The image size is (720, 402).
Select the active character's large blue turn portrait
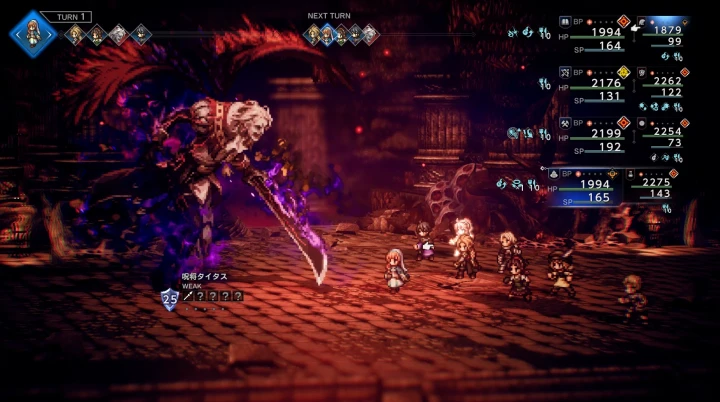31,30
